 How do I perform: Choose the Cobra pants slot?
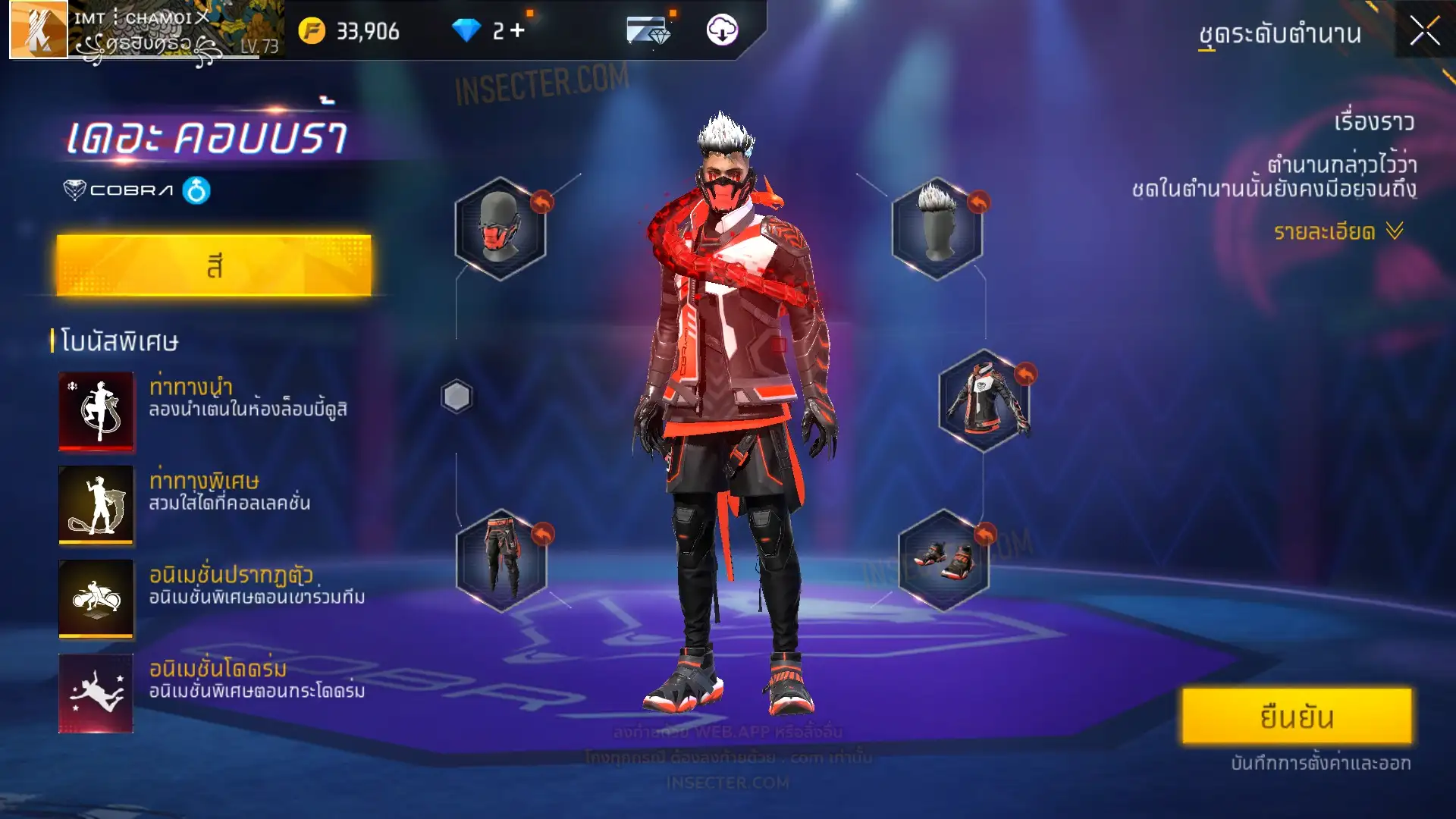[x=501, y=560]
